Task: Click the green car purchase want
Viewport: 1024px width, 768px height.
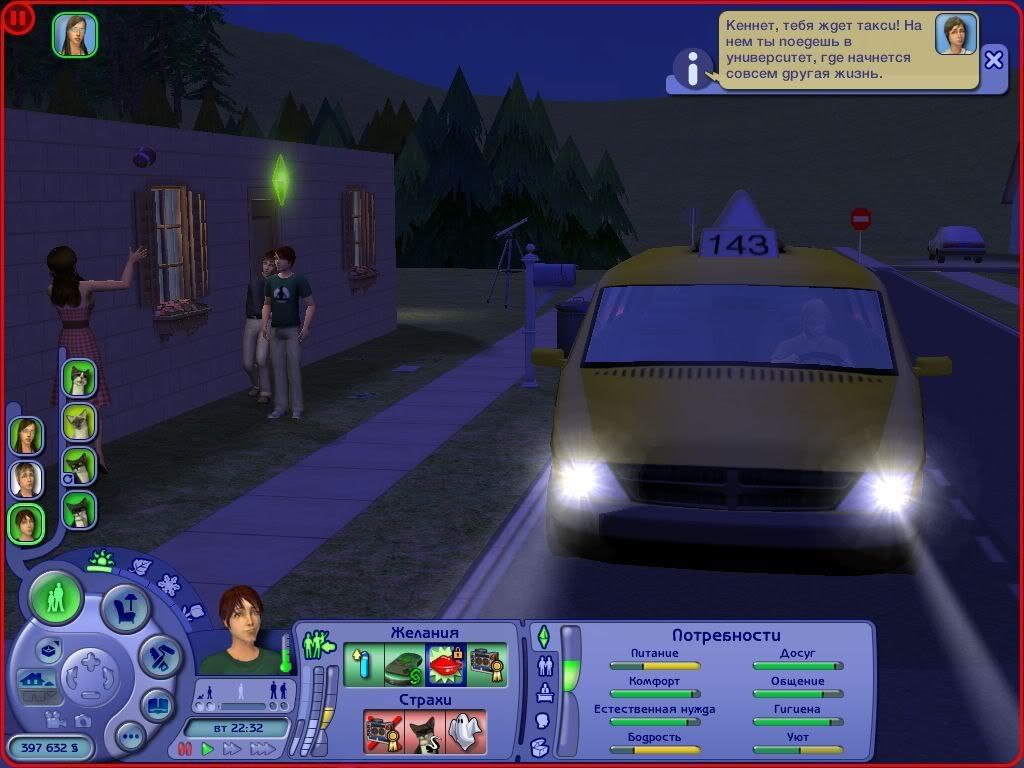Action: (x=404, y=665)
